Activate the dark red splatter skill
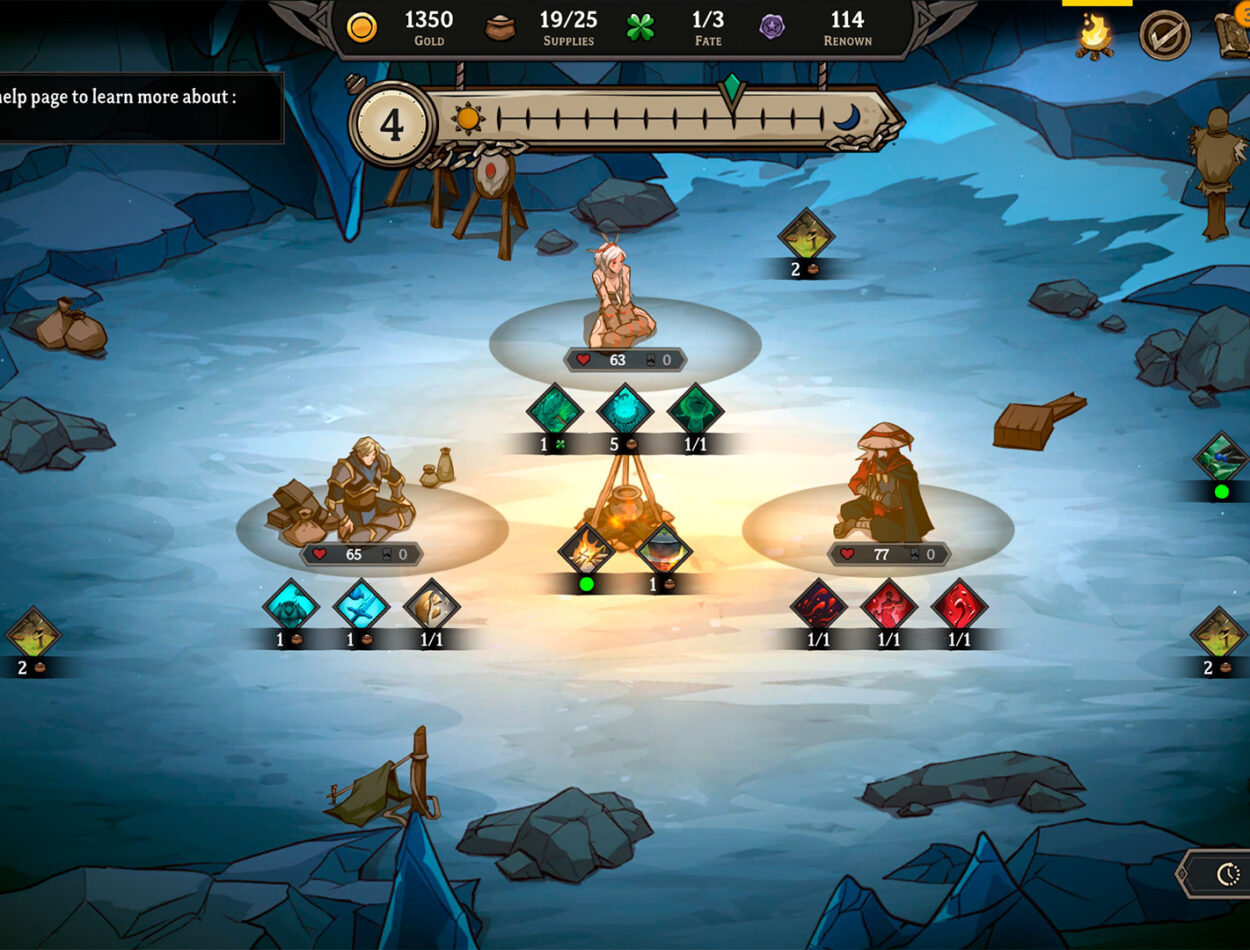The width and height of the screenshot is (1250, 950). coord(819,606)
